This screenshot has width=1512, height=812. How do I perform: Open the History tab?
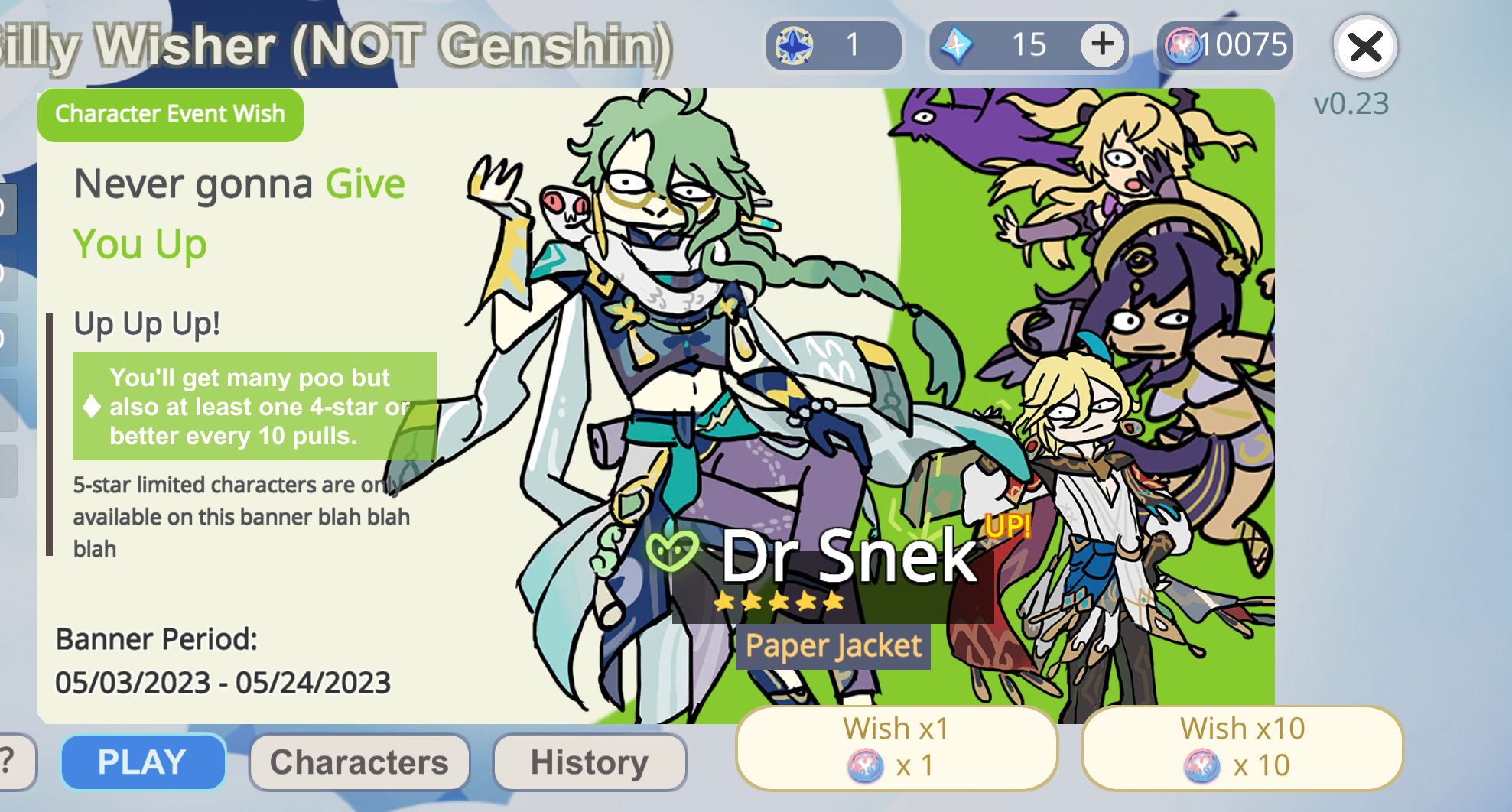(x=589, y=760)
